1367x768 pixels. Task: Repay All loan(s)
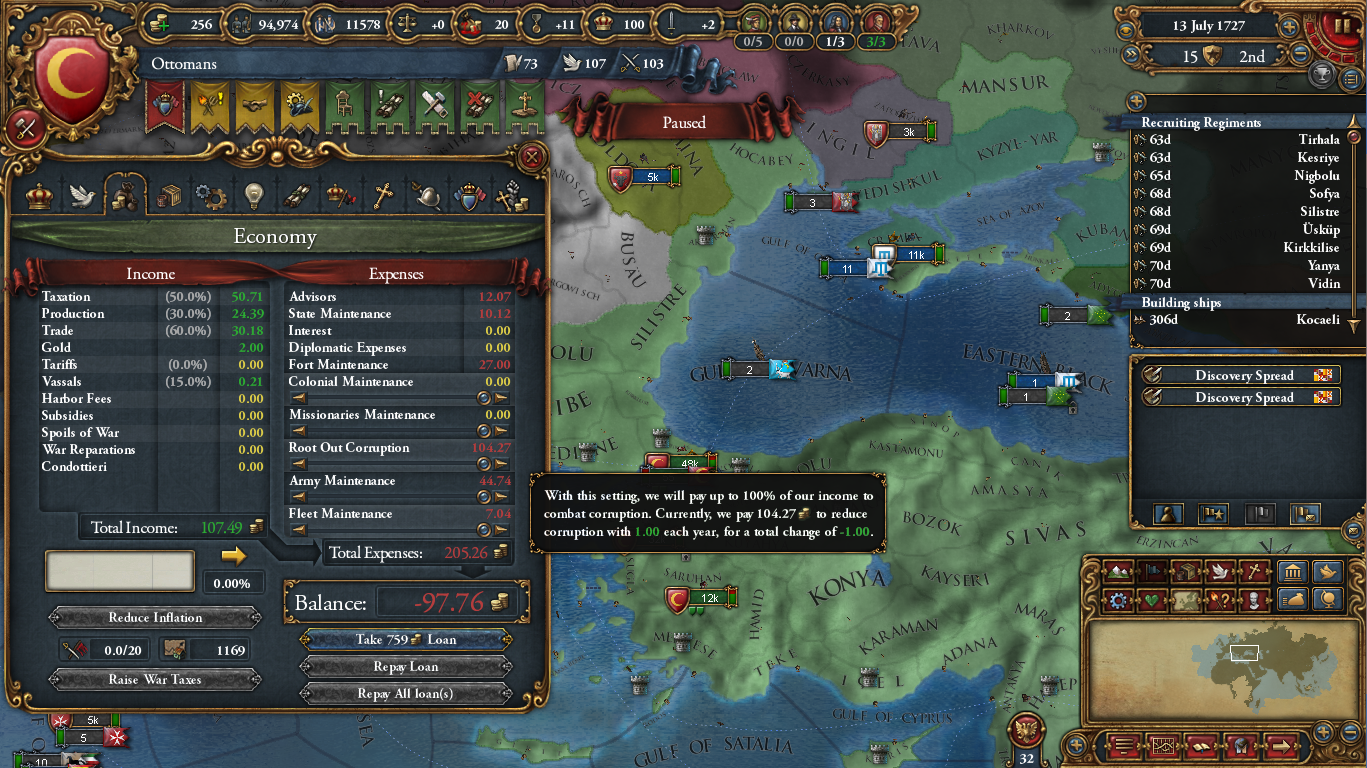coord(405,694)
